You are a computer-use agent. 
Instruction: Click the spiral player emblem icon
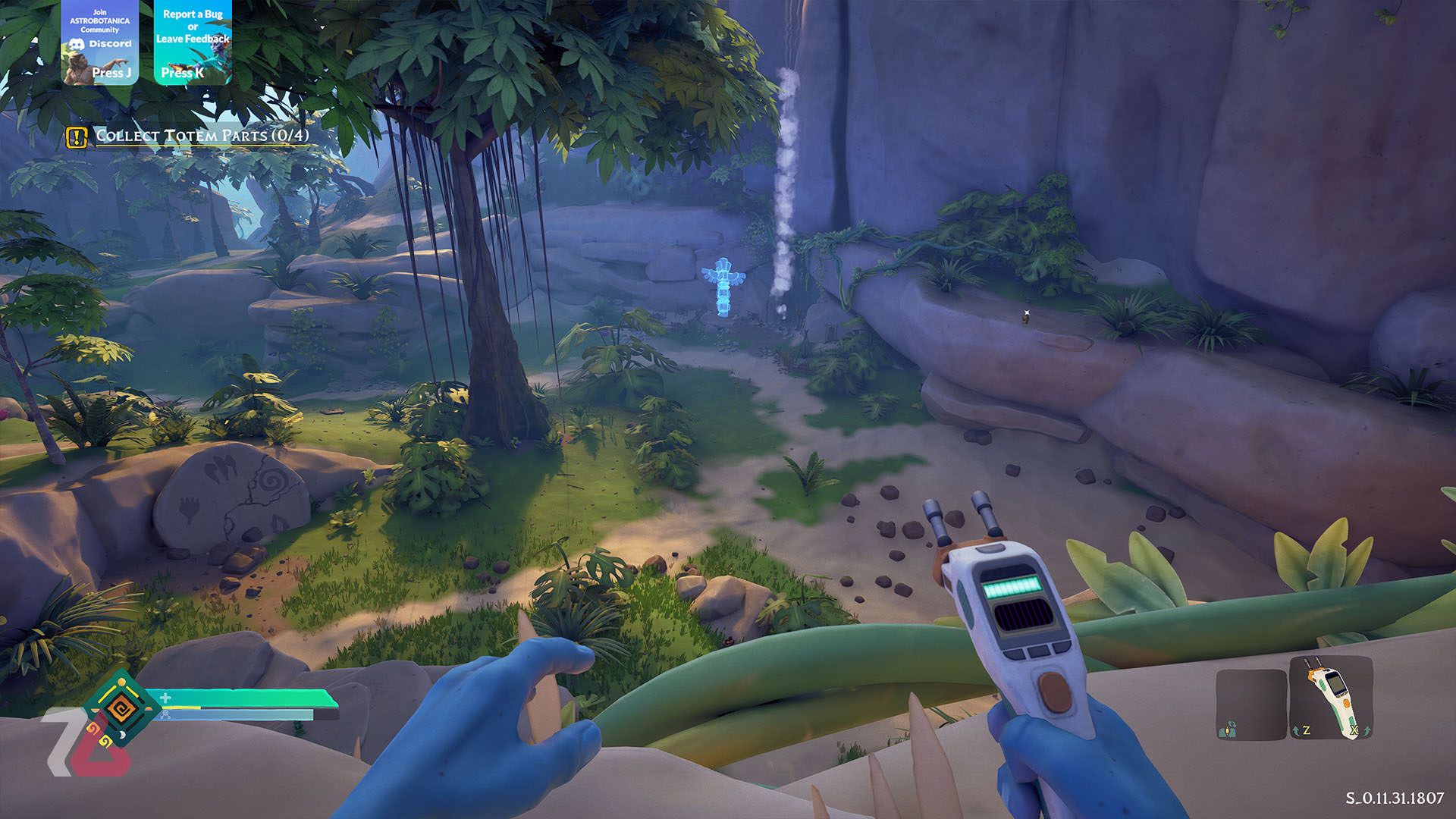click(119, 709)
